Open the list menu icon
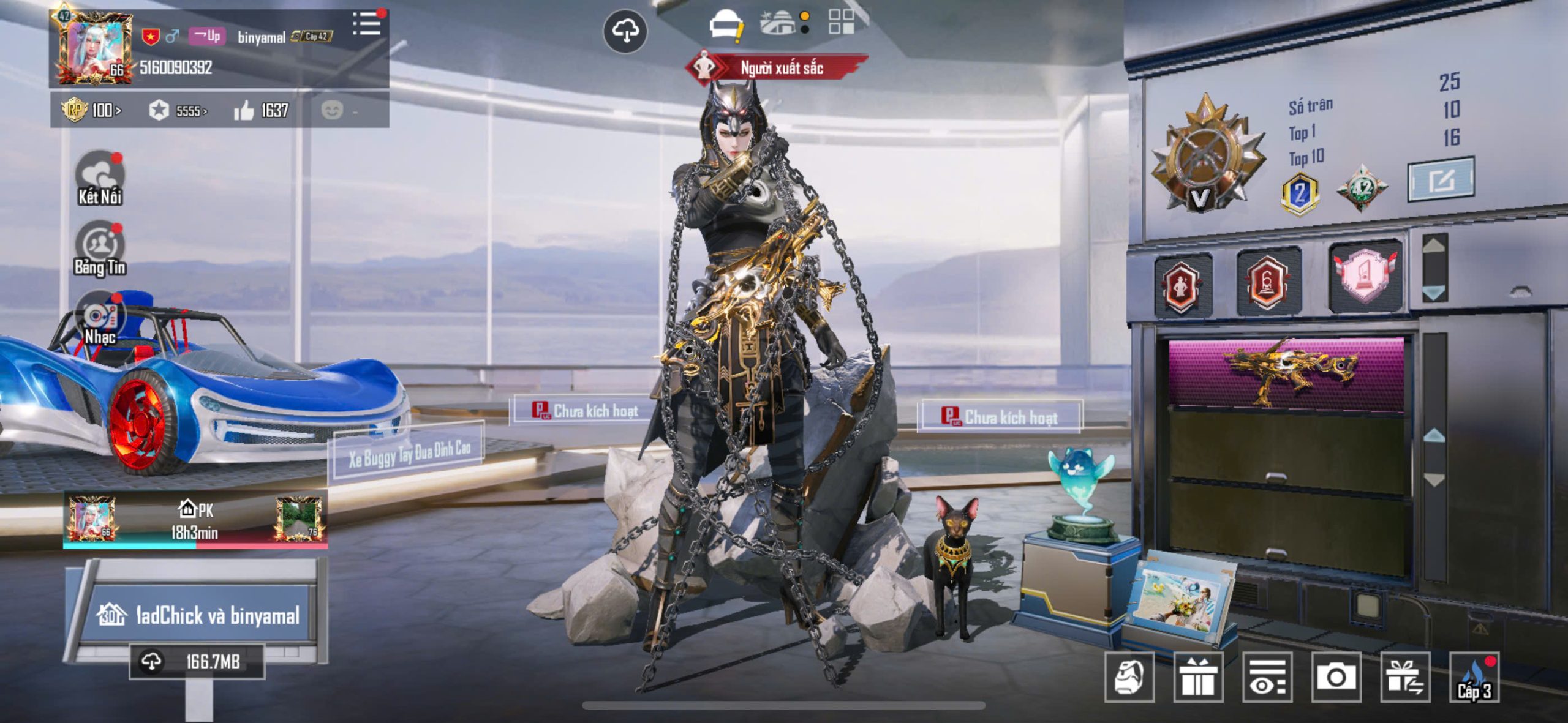1568x723 pixels. click(x=367, y=24)
